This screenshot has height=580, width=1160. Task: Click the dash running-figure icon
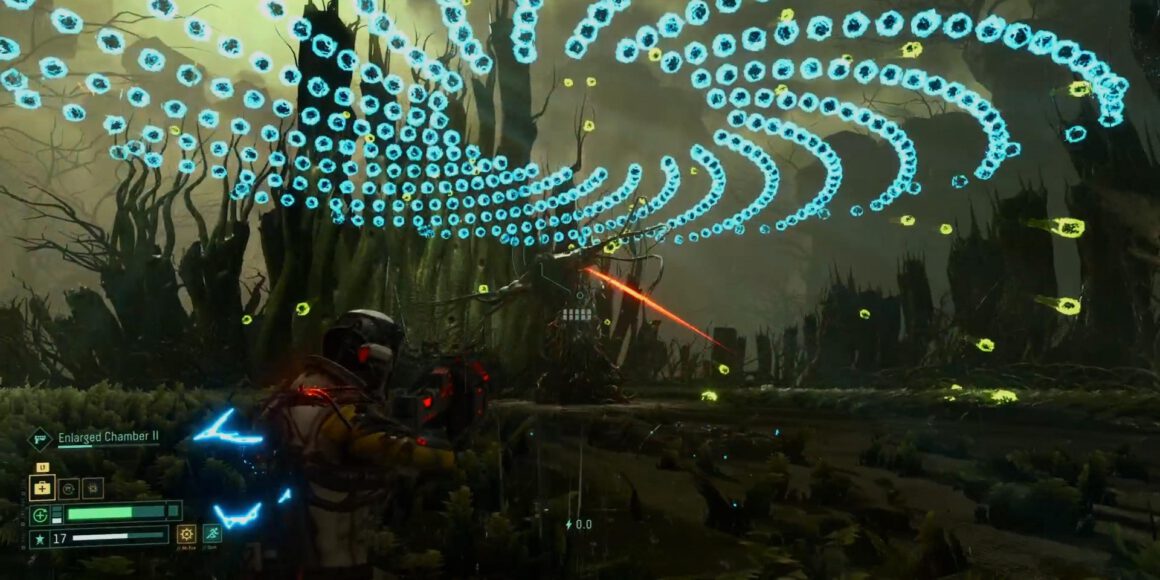point(212,534)
